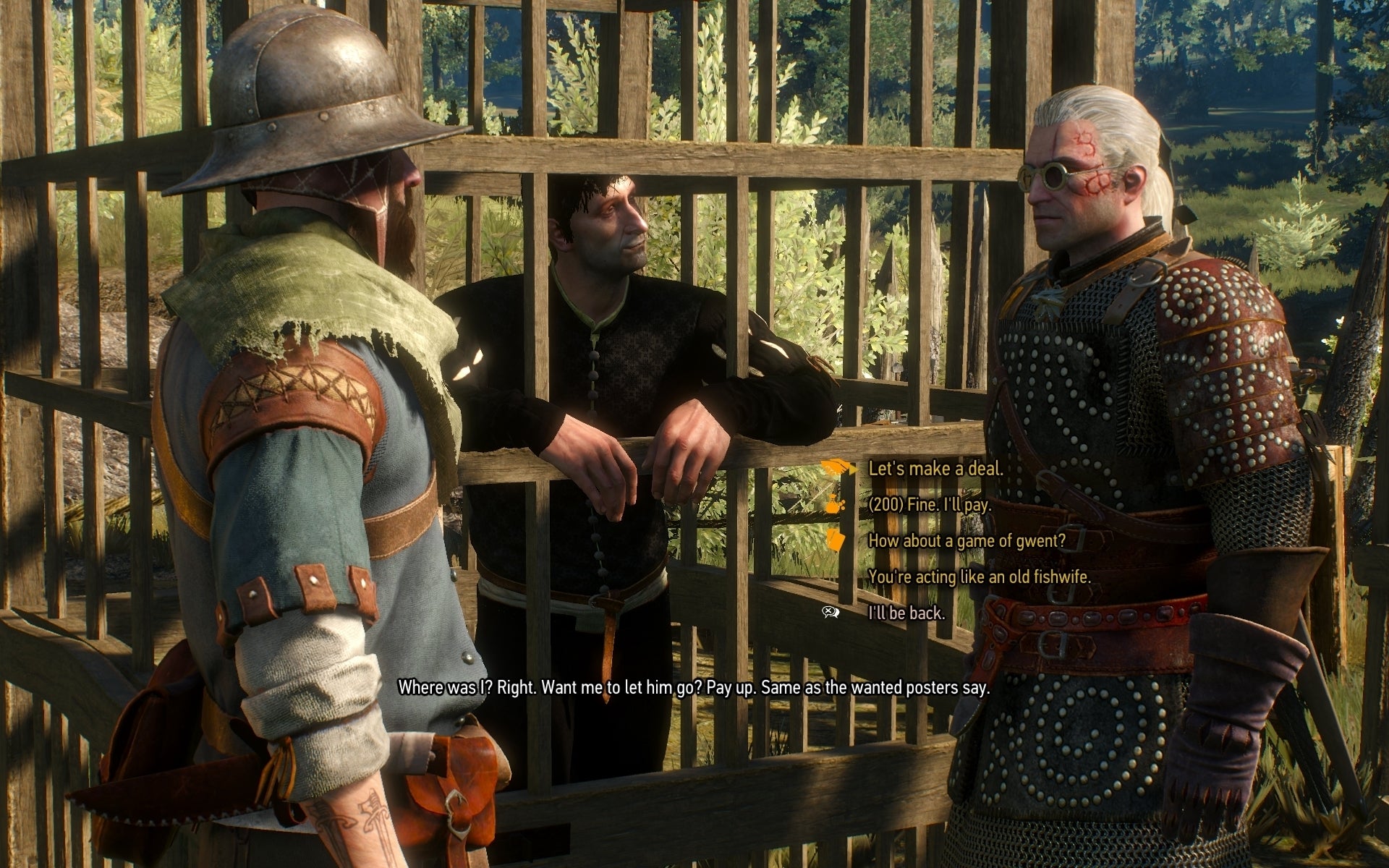Pick "How about a game of gwent?"
Viewport: 1389px width, 868px height.
click(967, 540)
